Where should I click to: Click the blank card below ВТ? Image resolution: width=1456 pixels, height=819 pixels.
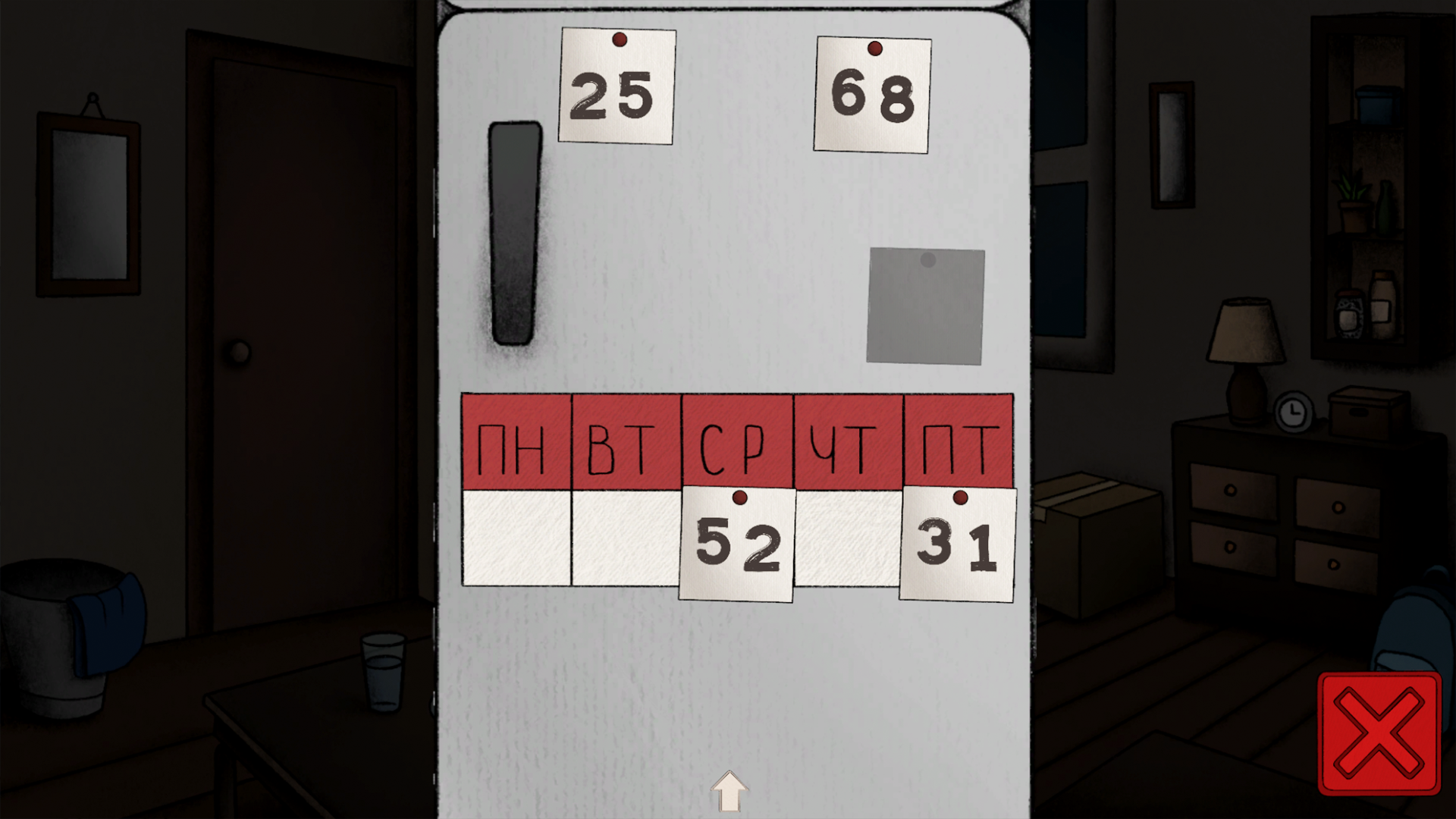click(626, 537)
